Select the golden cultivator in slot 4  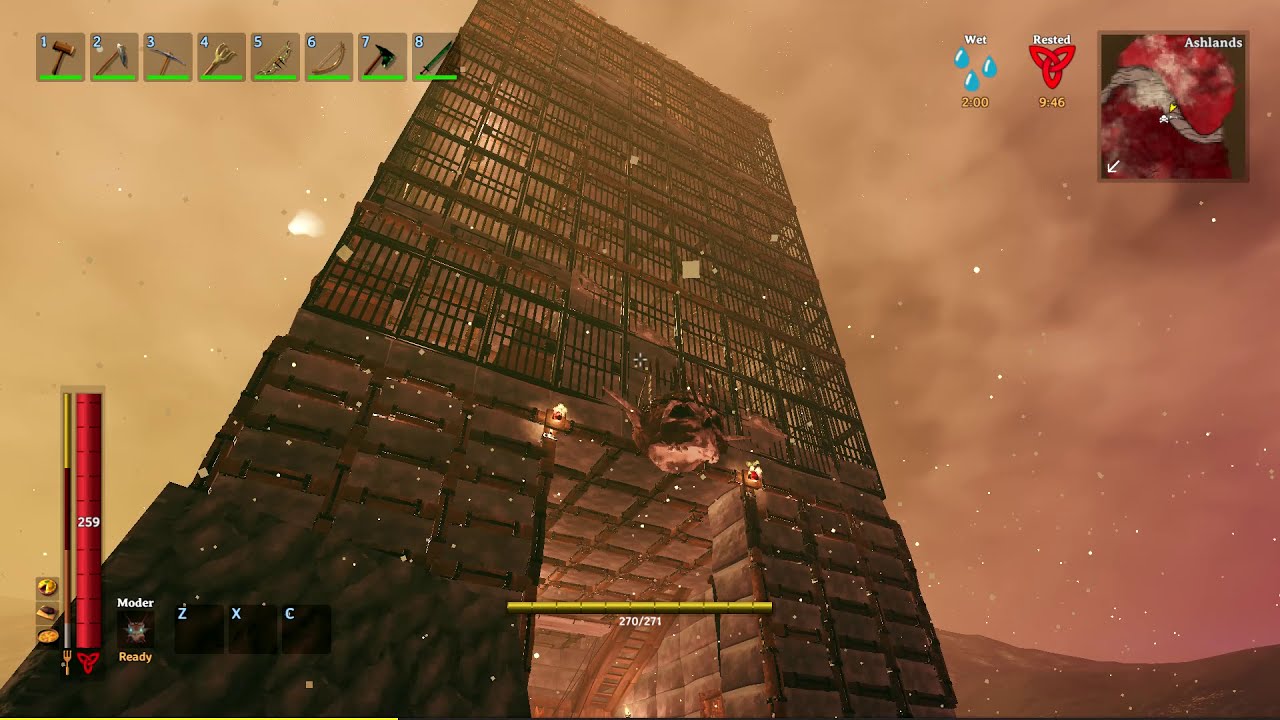(x=221, y=57)
